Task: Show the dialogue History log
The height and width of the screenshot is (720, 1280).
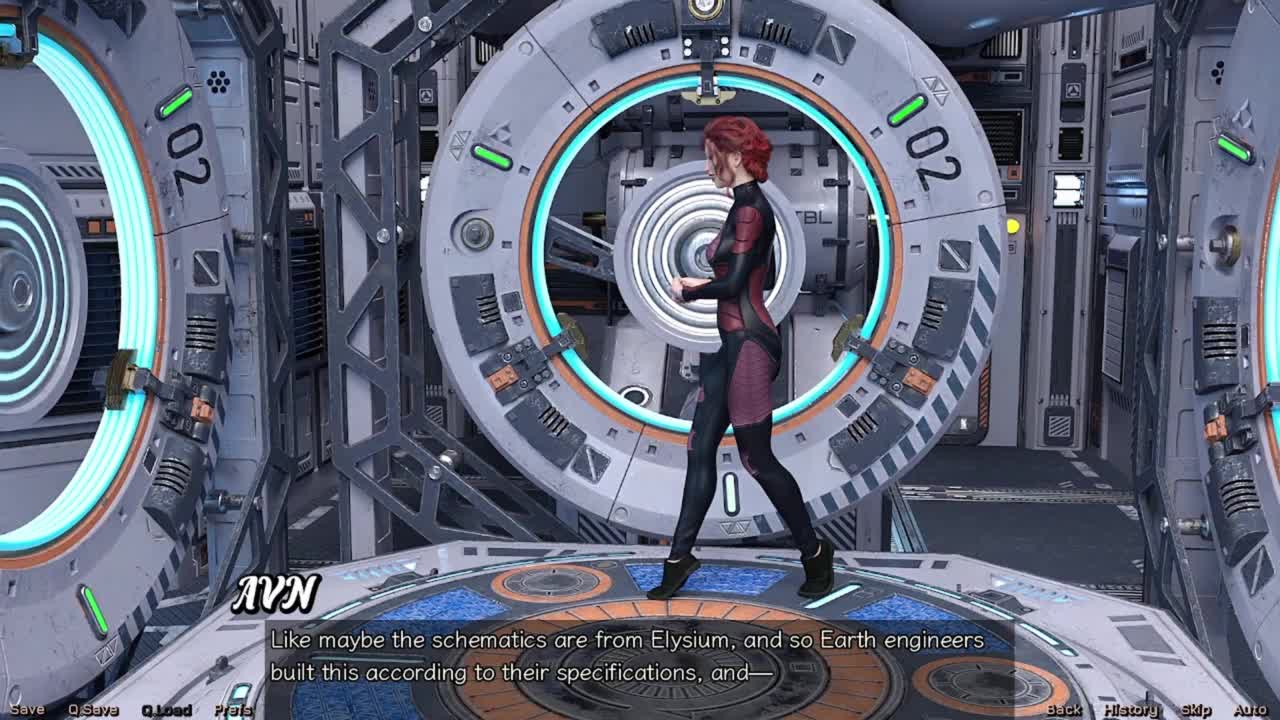Action: (x=1131, y=710)
